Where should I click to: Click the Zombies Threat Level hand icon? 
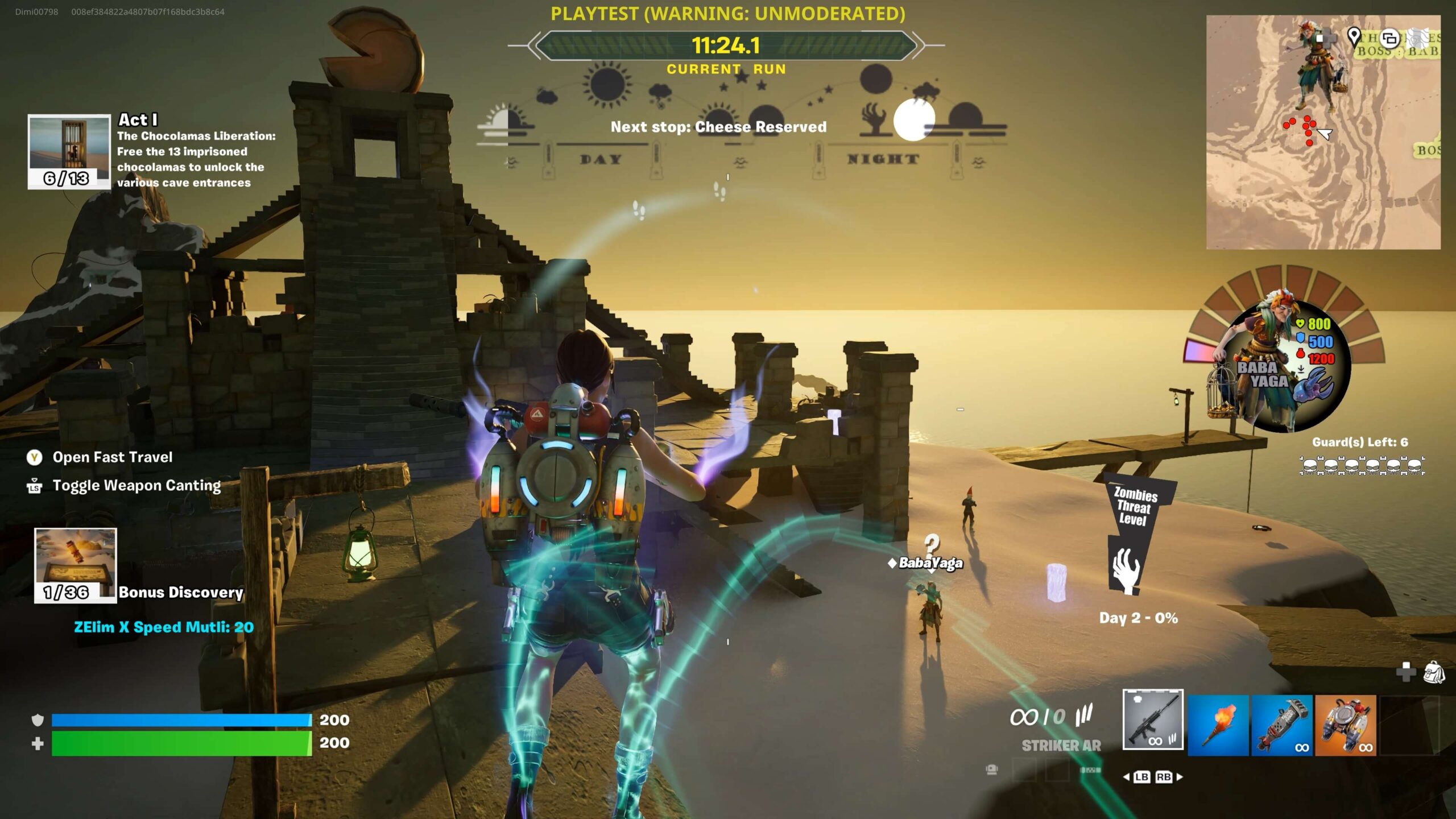coord(1126,570)
